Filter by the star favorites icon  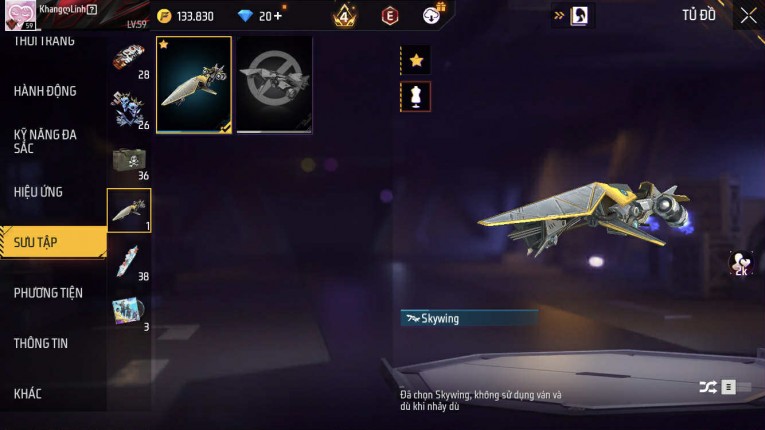point(416,61)
